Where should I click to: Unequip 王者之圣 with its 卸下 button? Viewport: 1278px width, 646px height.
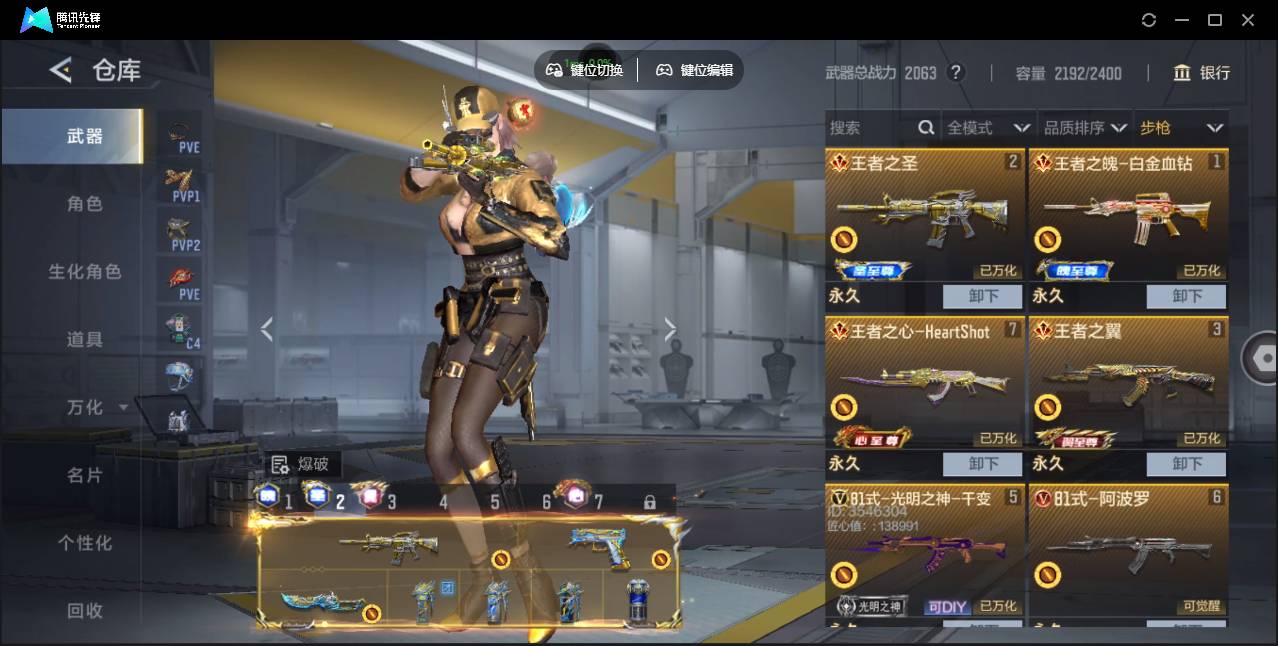click(x=983, y=296)
